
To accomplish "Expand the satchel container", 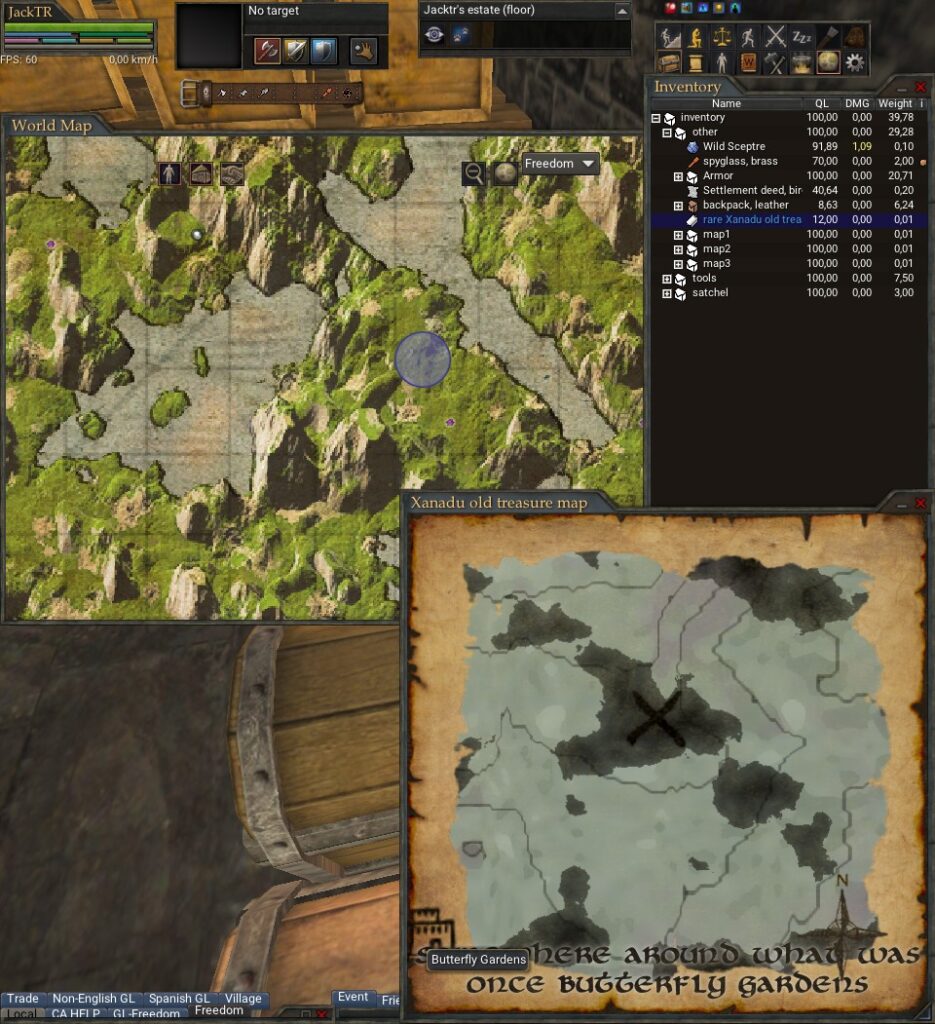I will [x=667, y=293].
